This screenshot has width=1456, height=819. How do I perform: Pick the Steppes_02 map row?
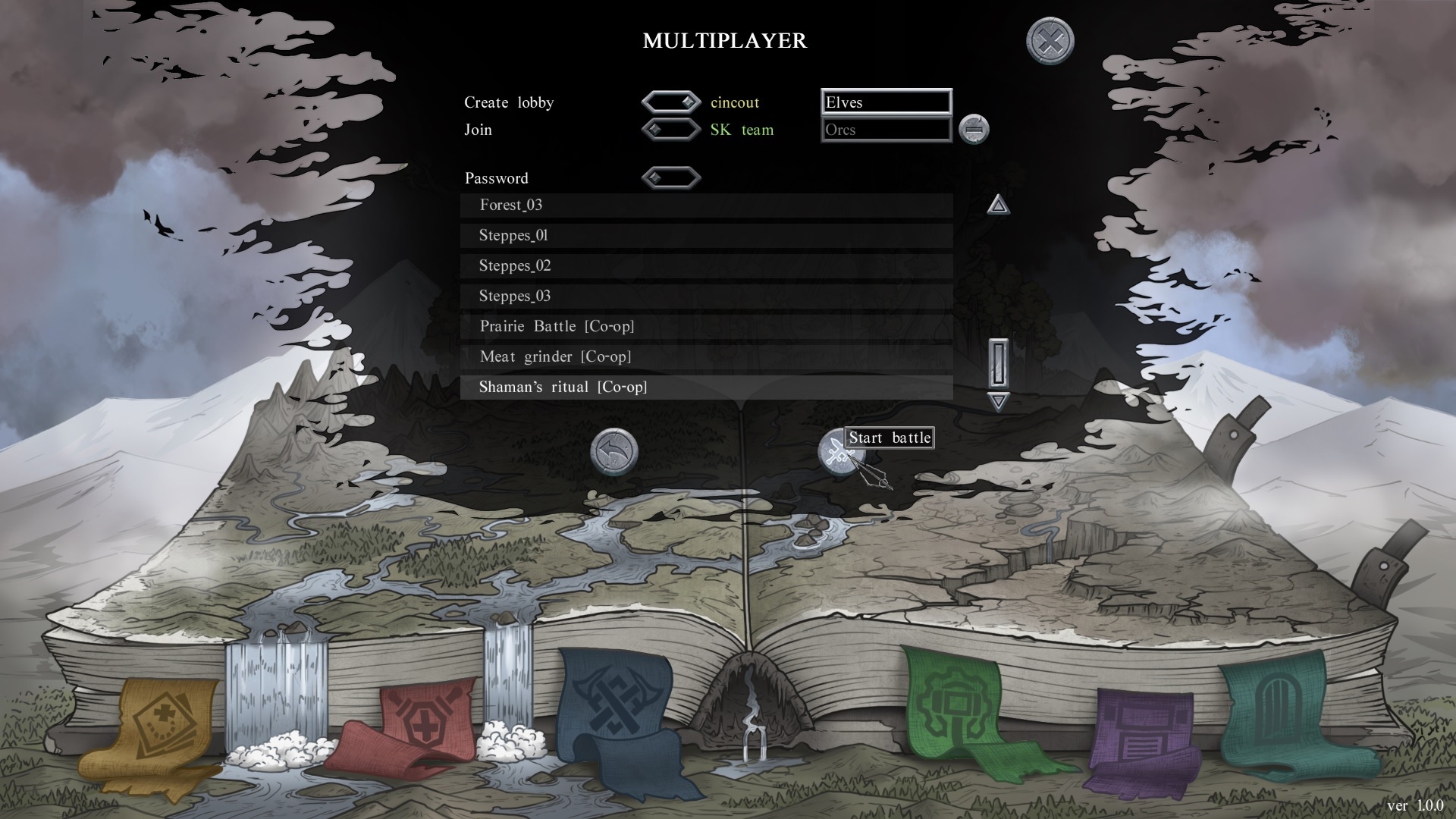pos(705,266)
